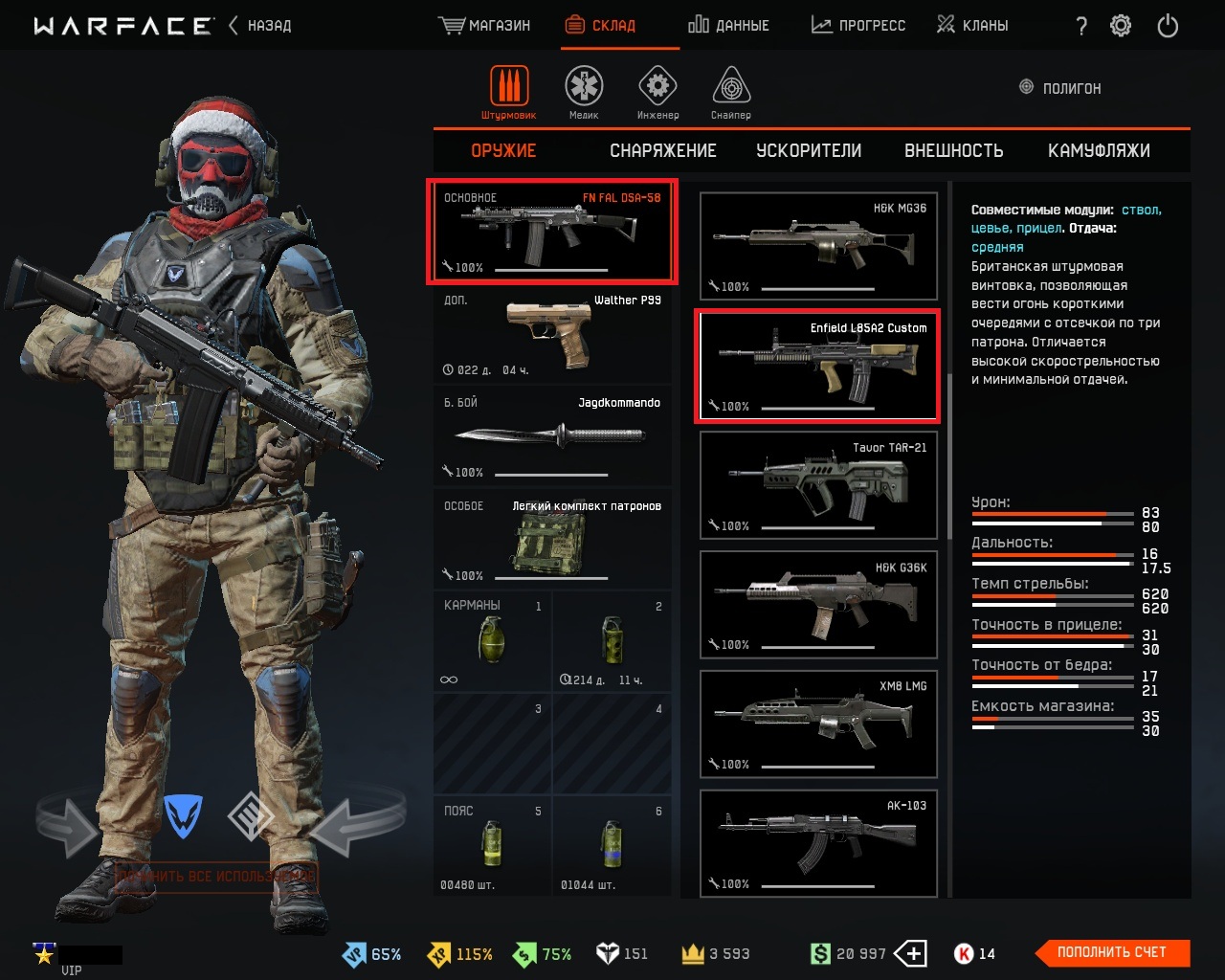1225x980 pixels.
Task: Open the Данные statistics menu
Action: click(x=728, y=26)
